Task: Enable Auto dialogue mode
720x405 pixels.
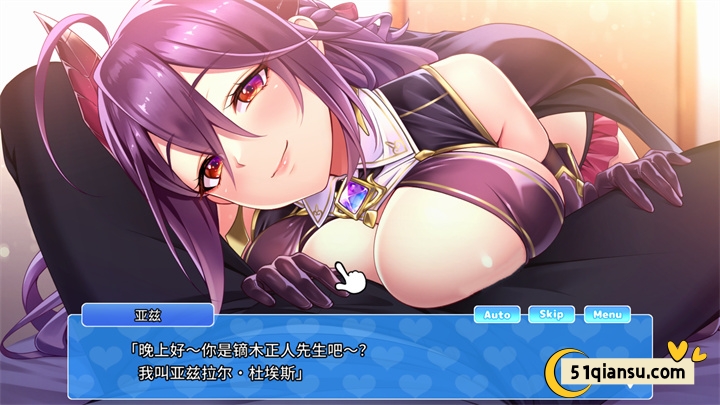Action: click(x=497, y=314)
